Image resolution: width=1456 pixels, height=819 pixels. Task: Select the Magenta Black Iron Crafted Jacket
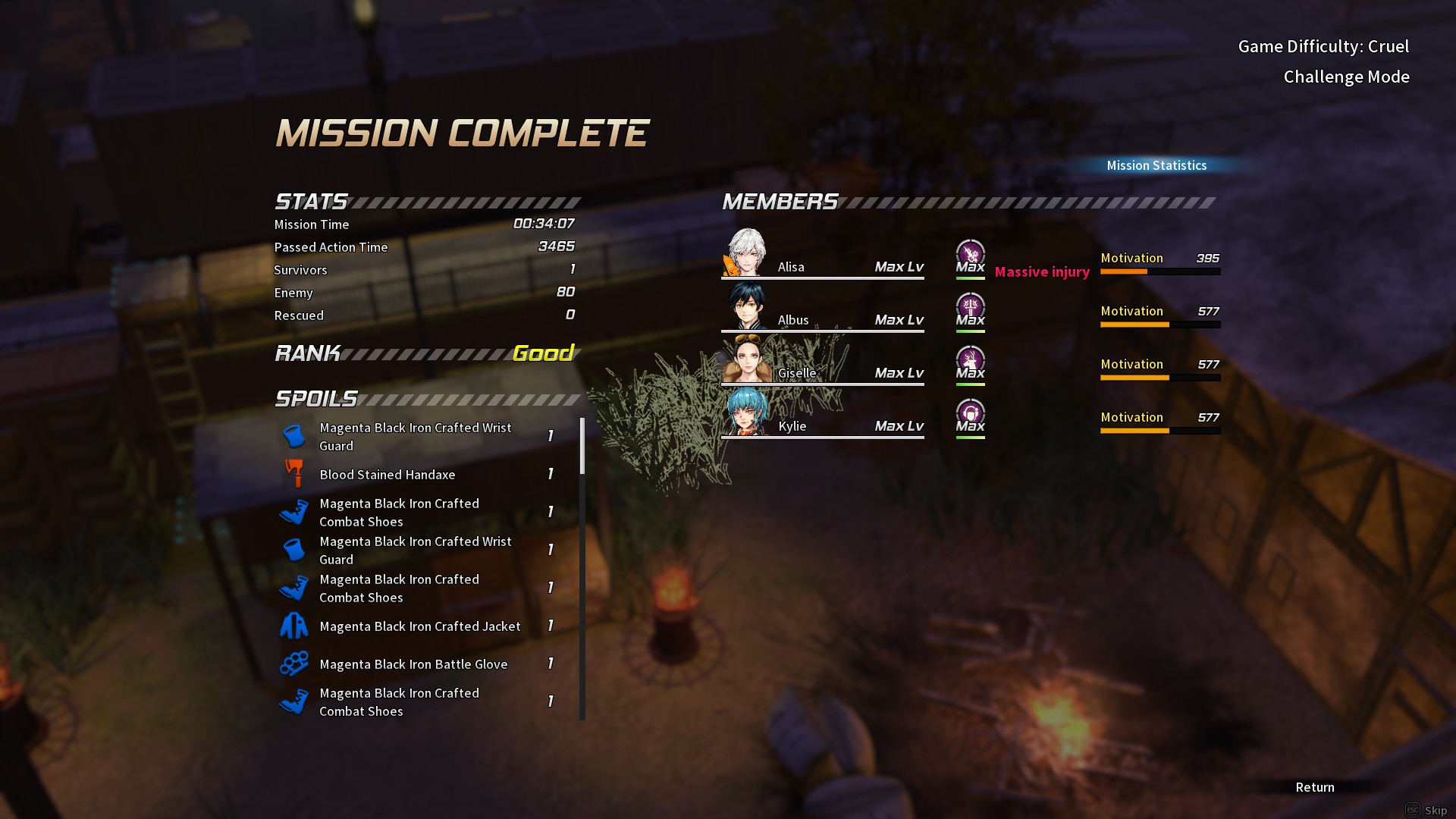[x=419, y=626]
